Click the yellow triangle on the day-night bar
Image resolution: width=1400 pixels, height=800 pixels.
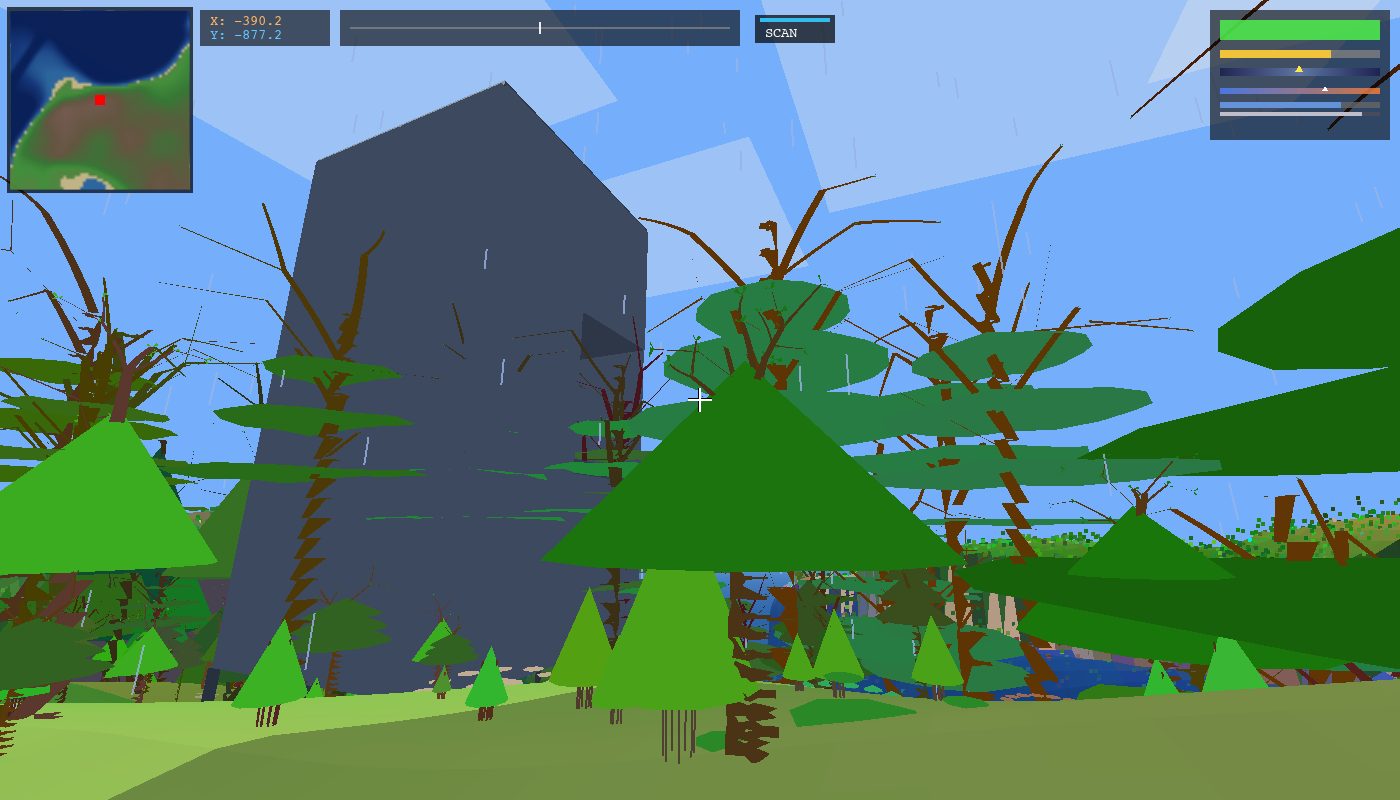tap(1299, 69)
